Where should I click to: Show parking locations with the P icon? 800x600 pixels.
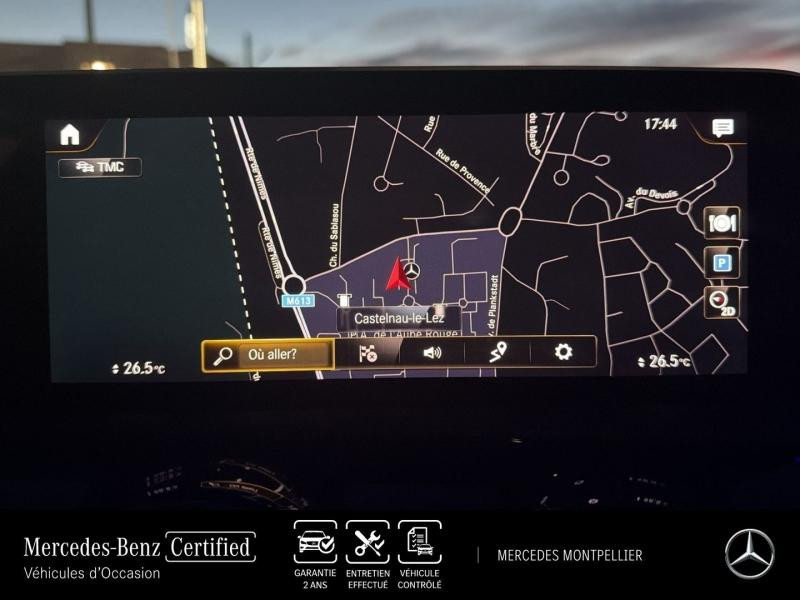click(x=721, y=263)
